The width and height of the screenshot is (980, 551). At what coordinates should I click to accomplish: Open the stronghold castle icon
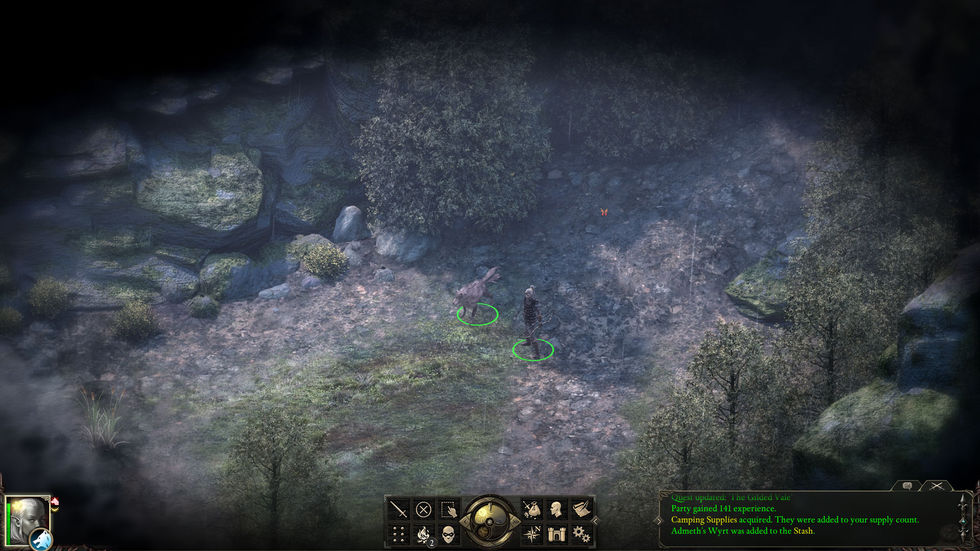[556, 534]
